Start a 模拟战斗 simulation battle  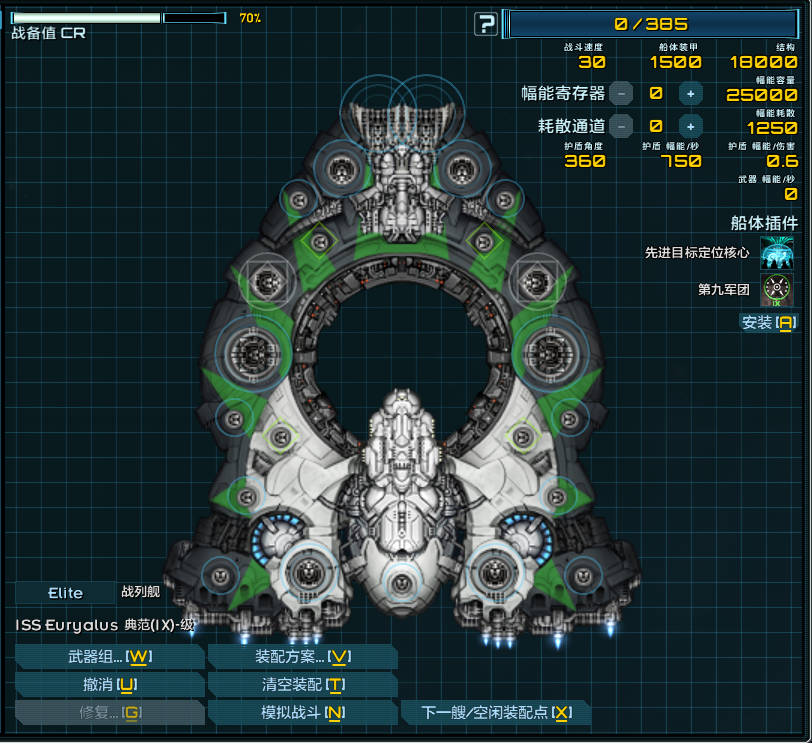(302, 712)
